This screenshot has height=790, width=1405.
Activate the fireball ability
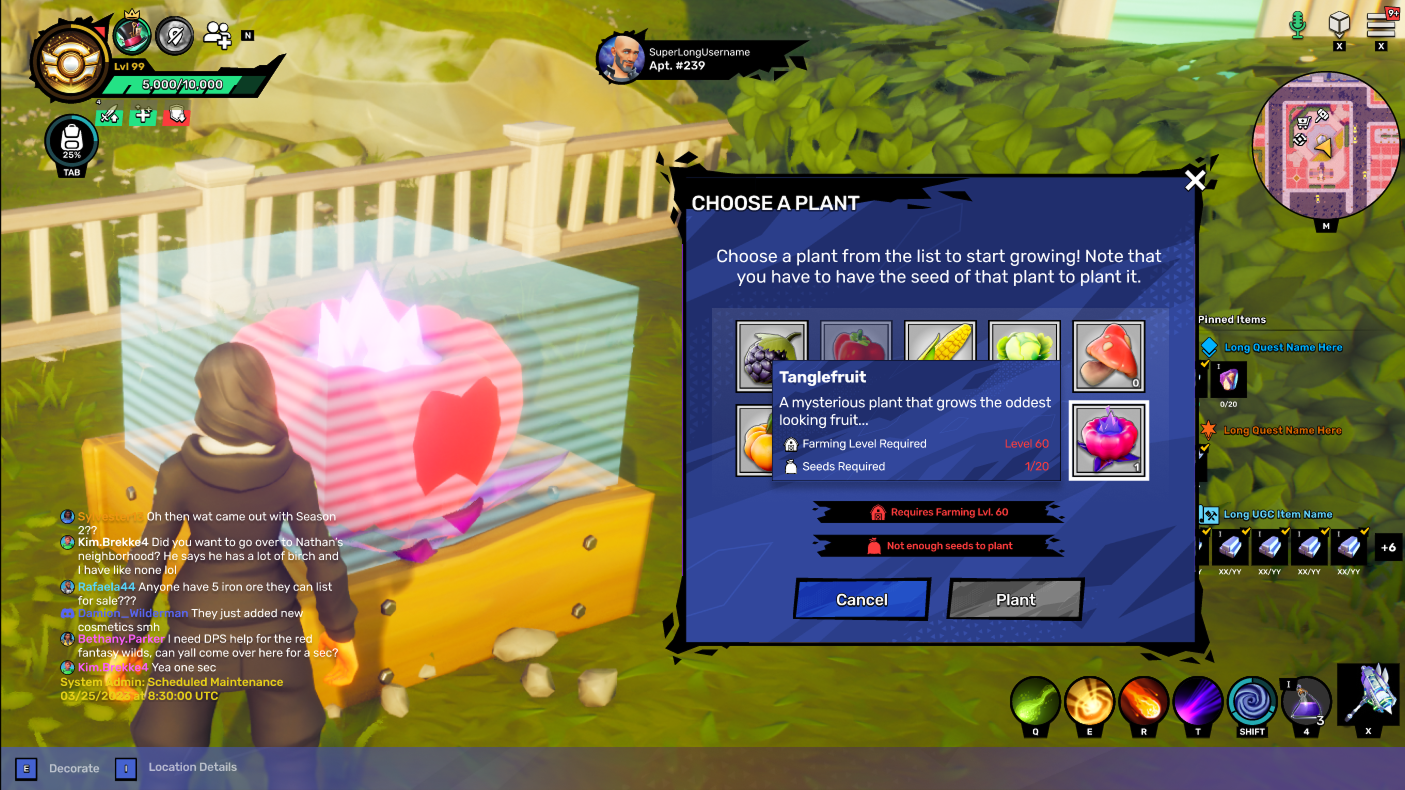pyautogui.click(x=1143, y=701)
